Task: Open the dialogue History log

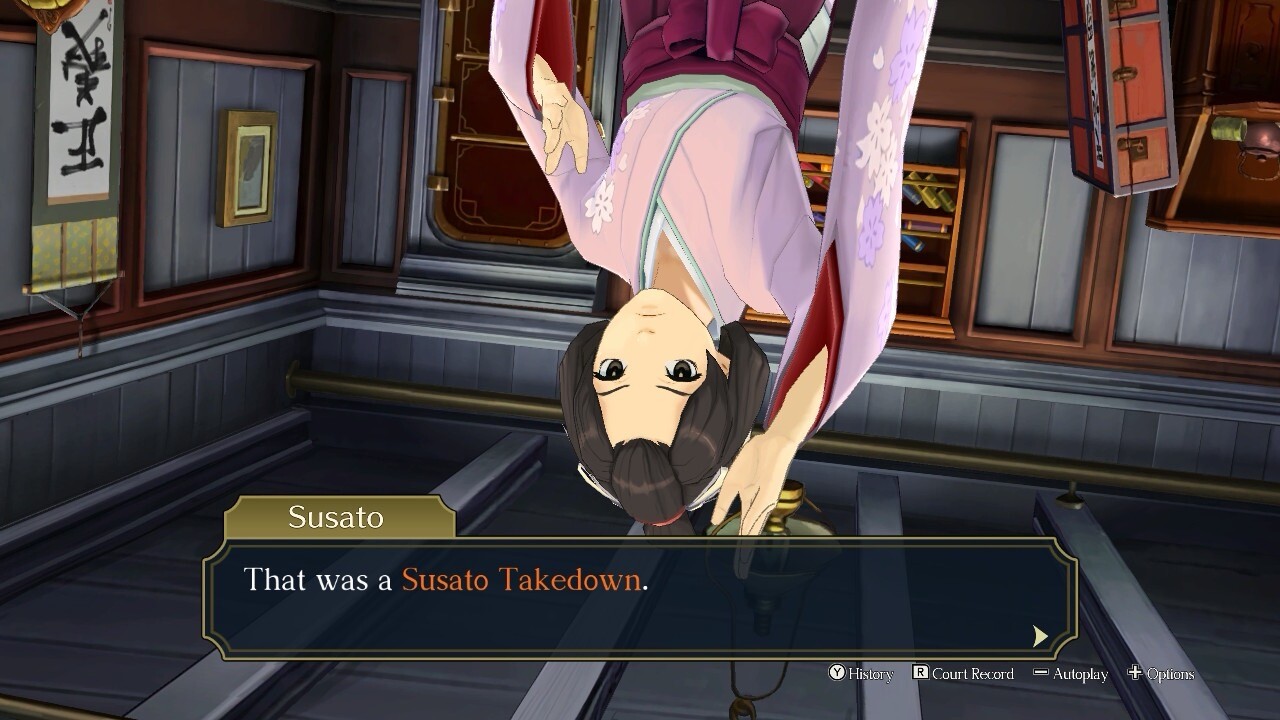Action: point(861,674)
